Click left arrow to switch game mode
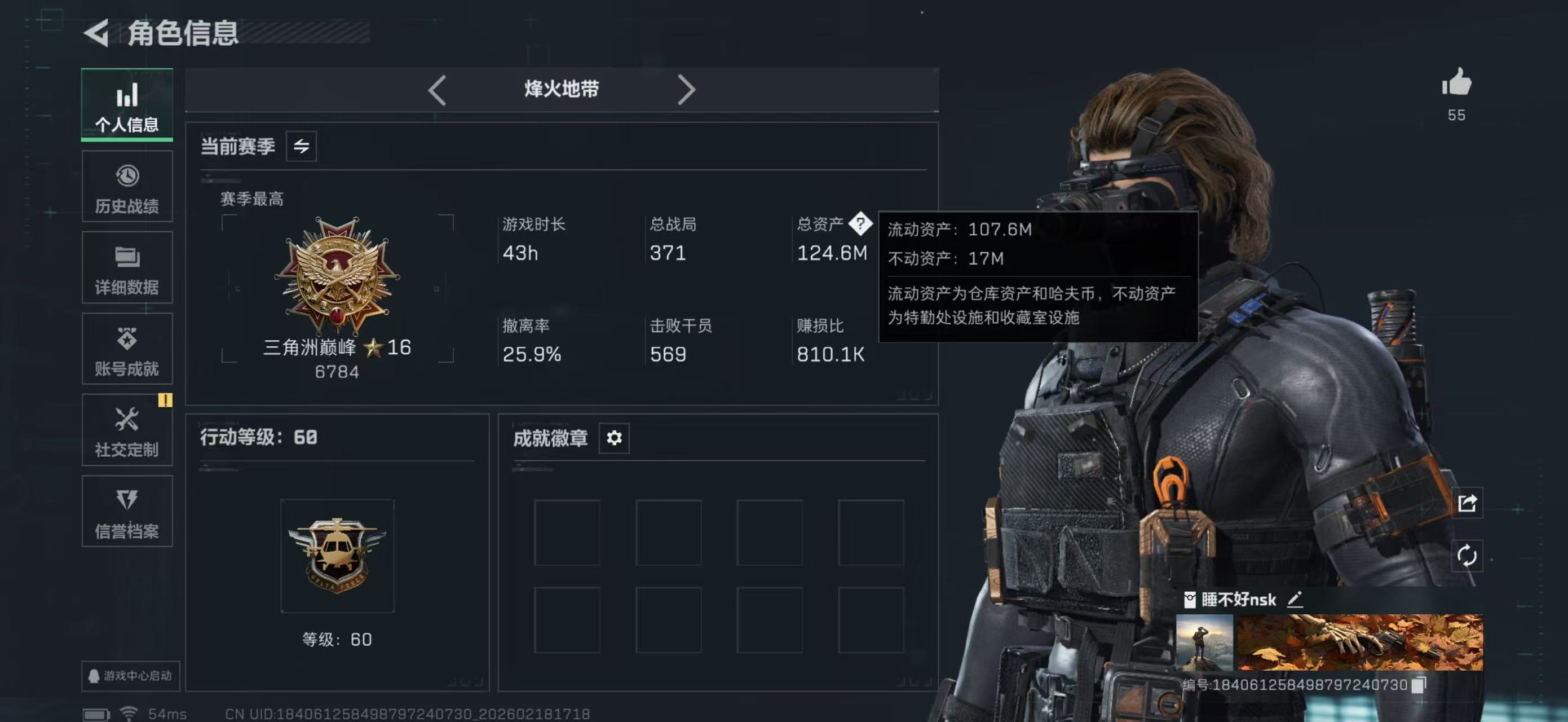 [437, 89]
